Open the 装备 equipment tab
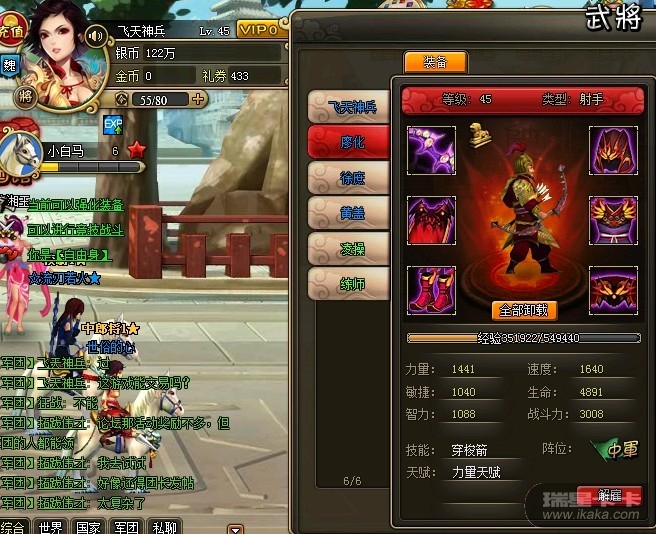The image size is (656, 534). coord(434,63)
